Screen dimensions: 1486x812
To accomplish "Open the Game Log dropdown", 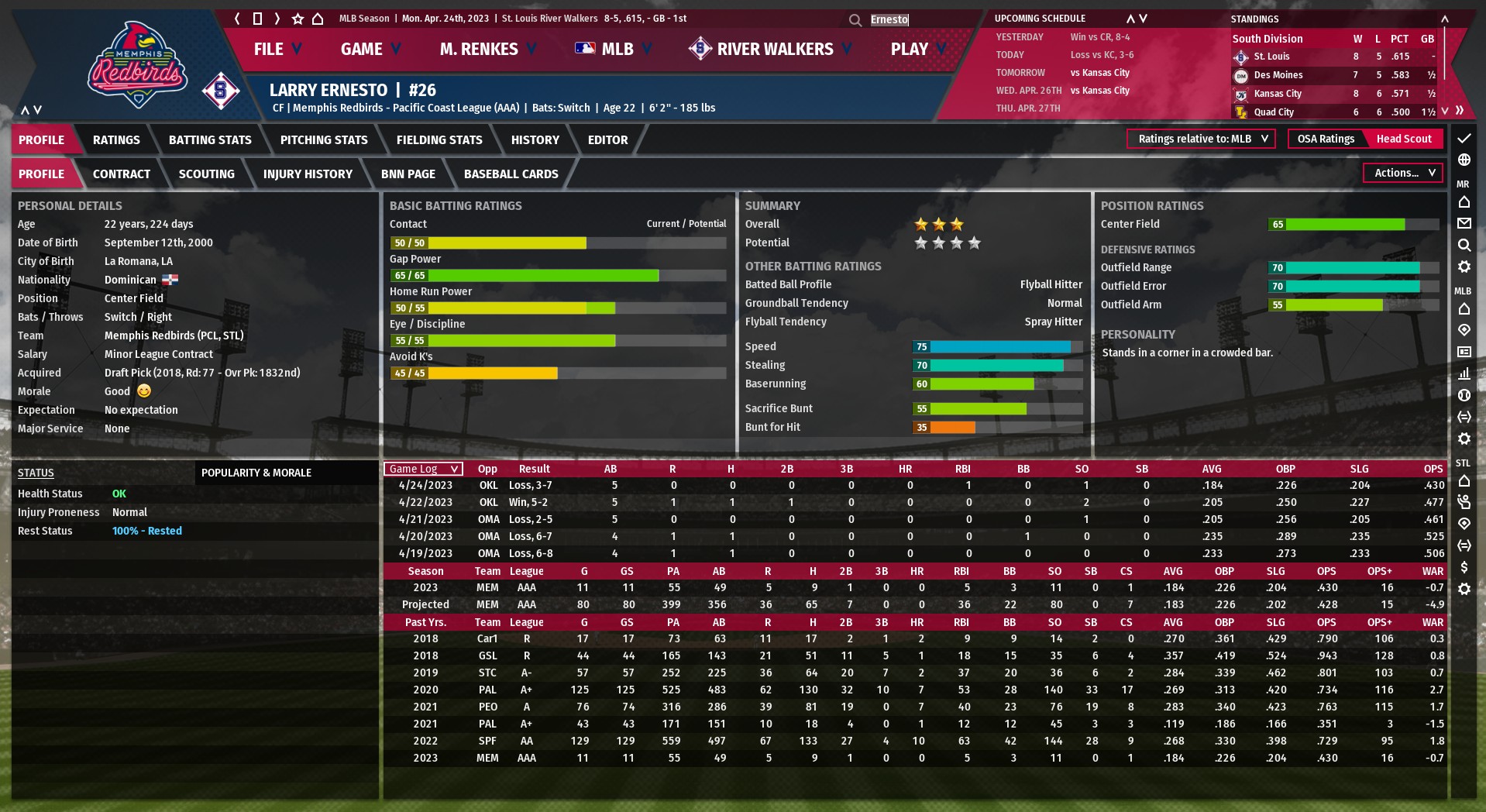I will [x=423, y=469].
